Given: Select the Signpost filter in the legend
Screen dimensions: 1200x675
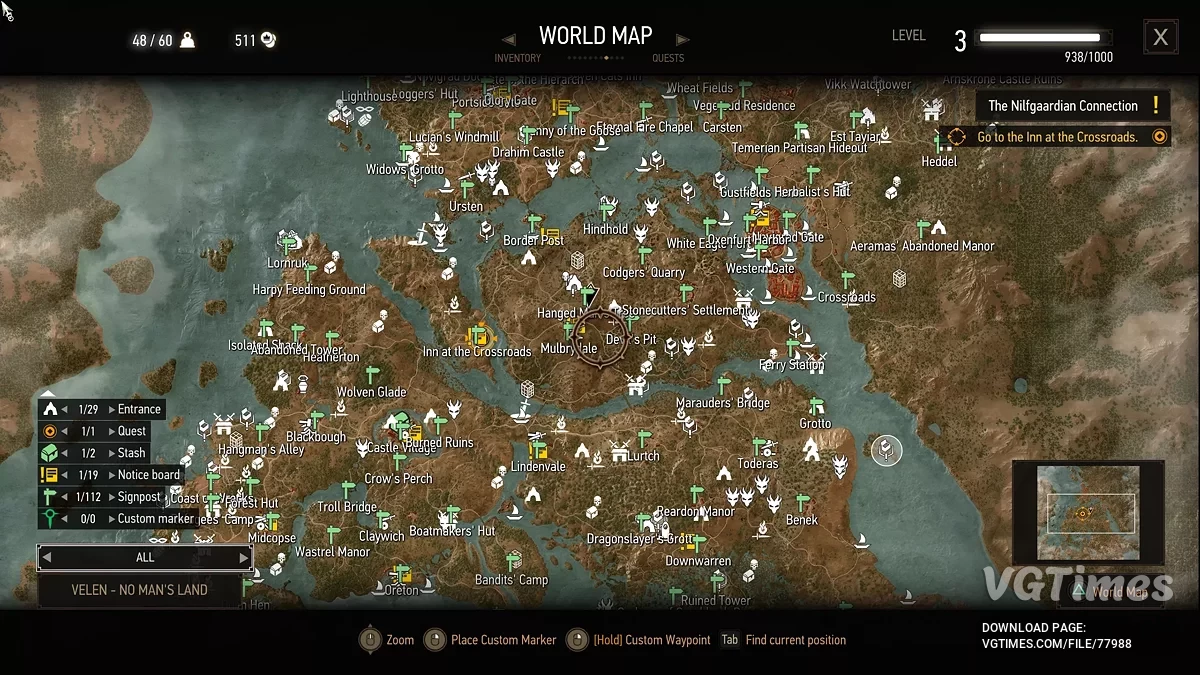Looking at the screenshot, I should click(x=139, y=497).
